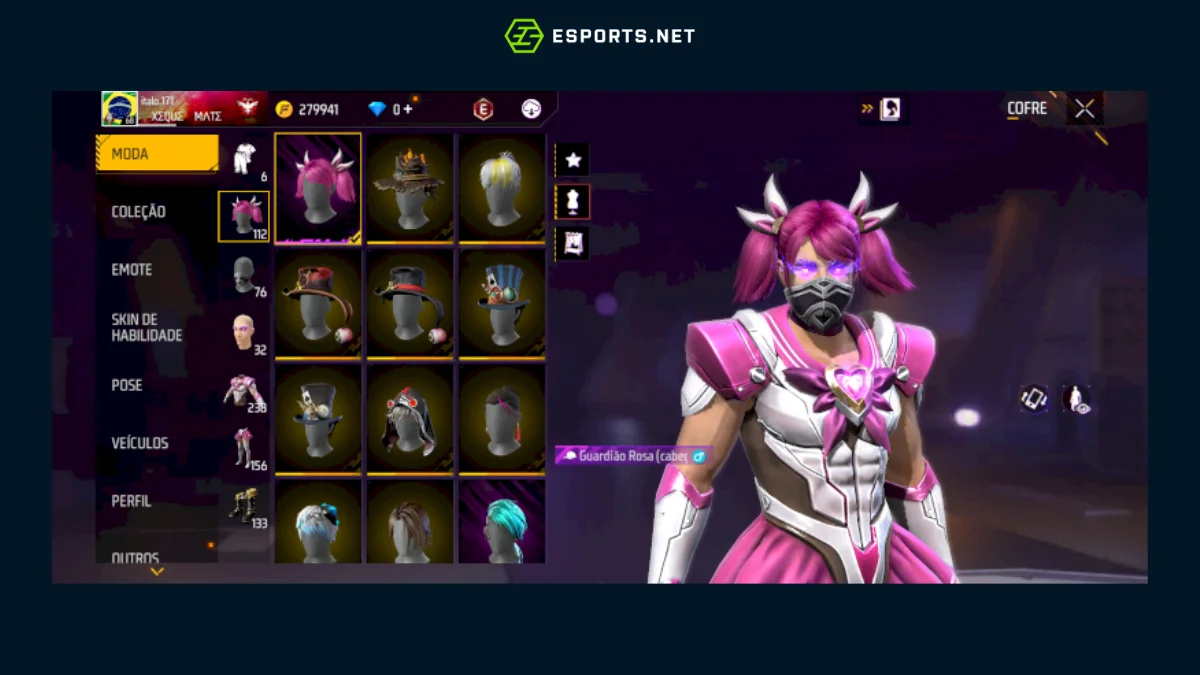Screen dimensions: 1200x675
Task: Open the shoes subcategory icon
Action: pyautogui.click(x=244, y=505)
